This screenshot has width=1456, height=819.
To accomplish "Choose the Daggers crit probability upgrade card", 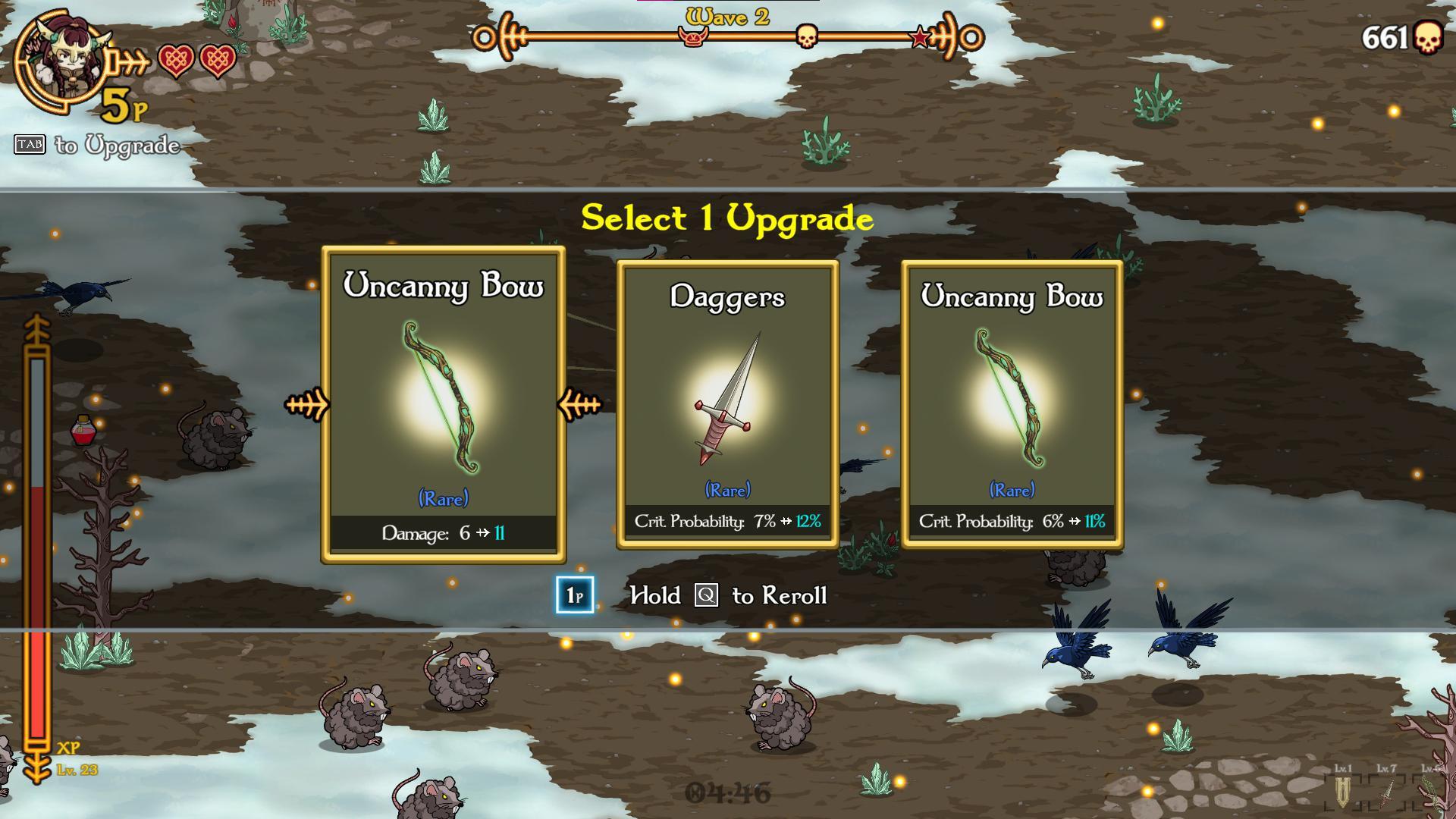I will point(727,404).
